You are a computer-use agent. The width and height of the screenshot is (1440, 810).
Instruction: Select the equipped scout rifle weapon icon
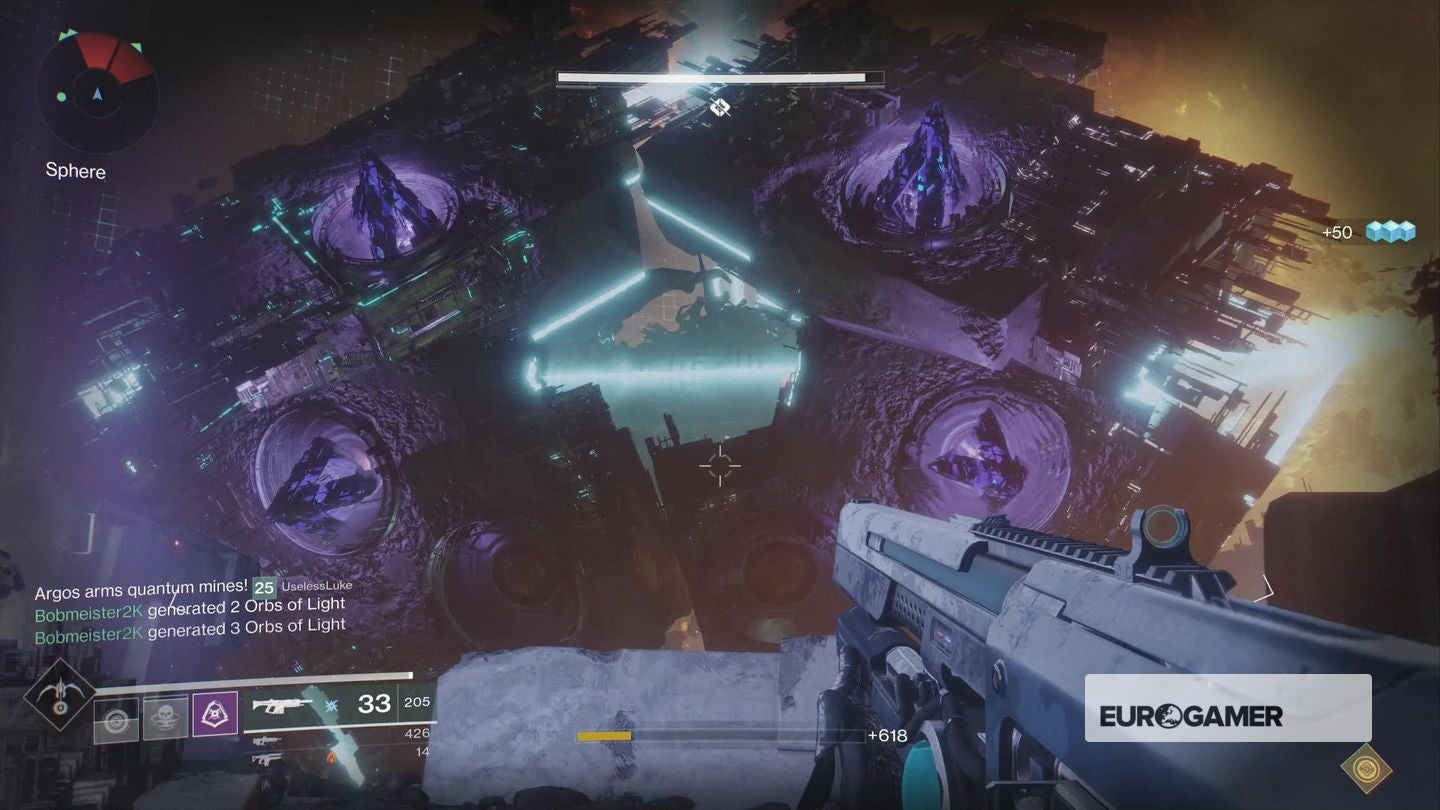point(280,705)
